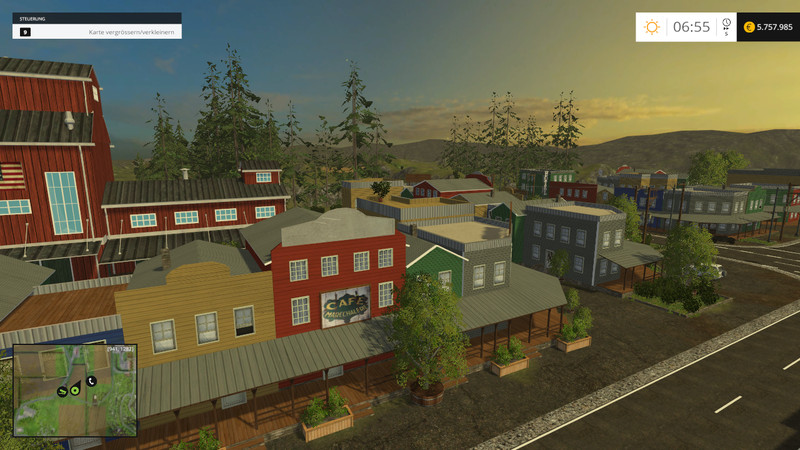Click the sunny weather icon
This screenshot has height=450, width=800.
pos(652,27)
